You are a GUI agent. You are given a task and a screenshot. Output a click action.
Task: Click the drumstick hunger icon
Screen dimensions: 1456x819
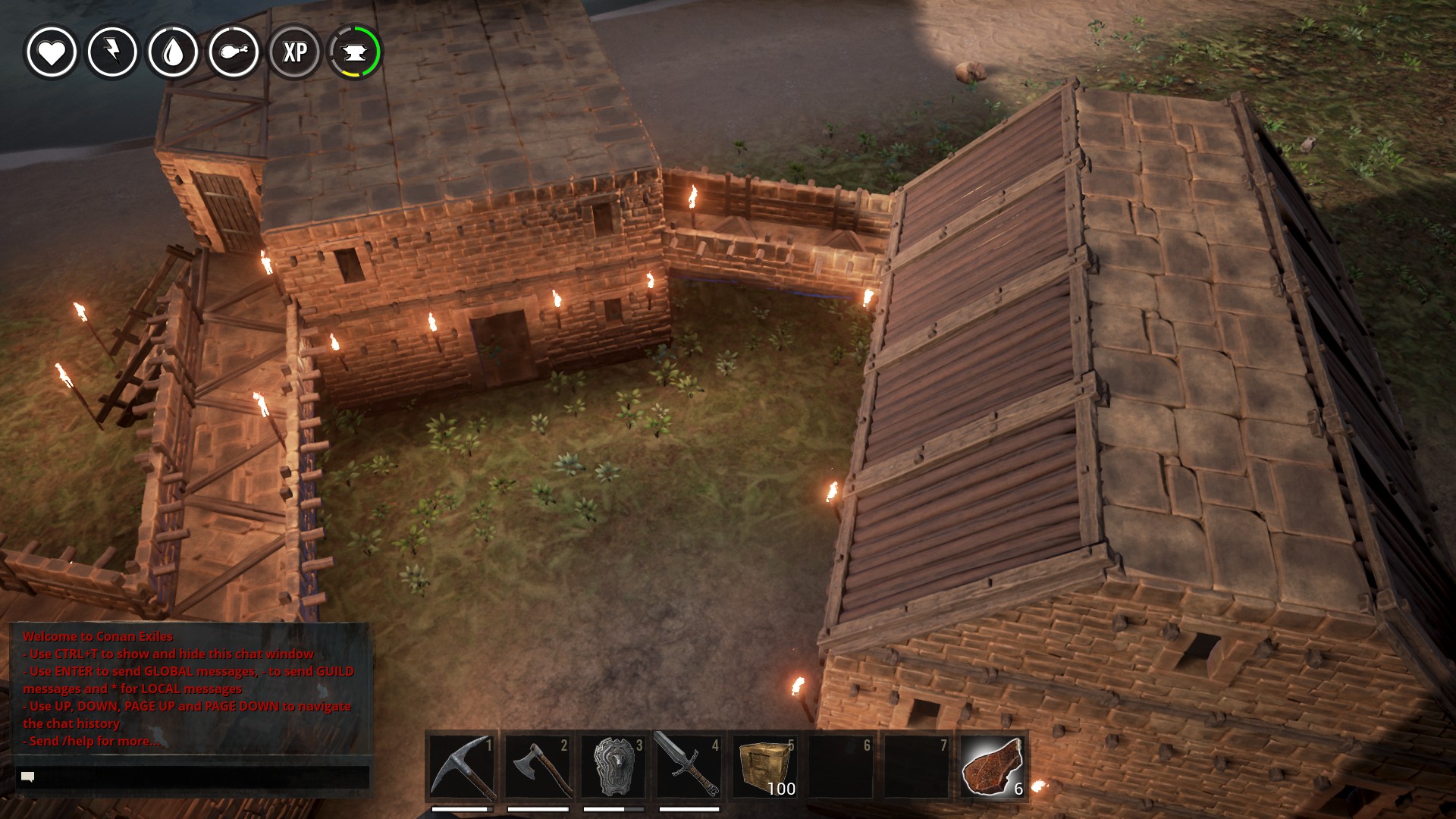pos(234,52)
